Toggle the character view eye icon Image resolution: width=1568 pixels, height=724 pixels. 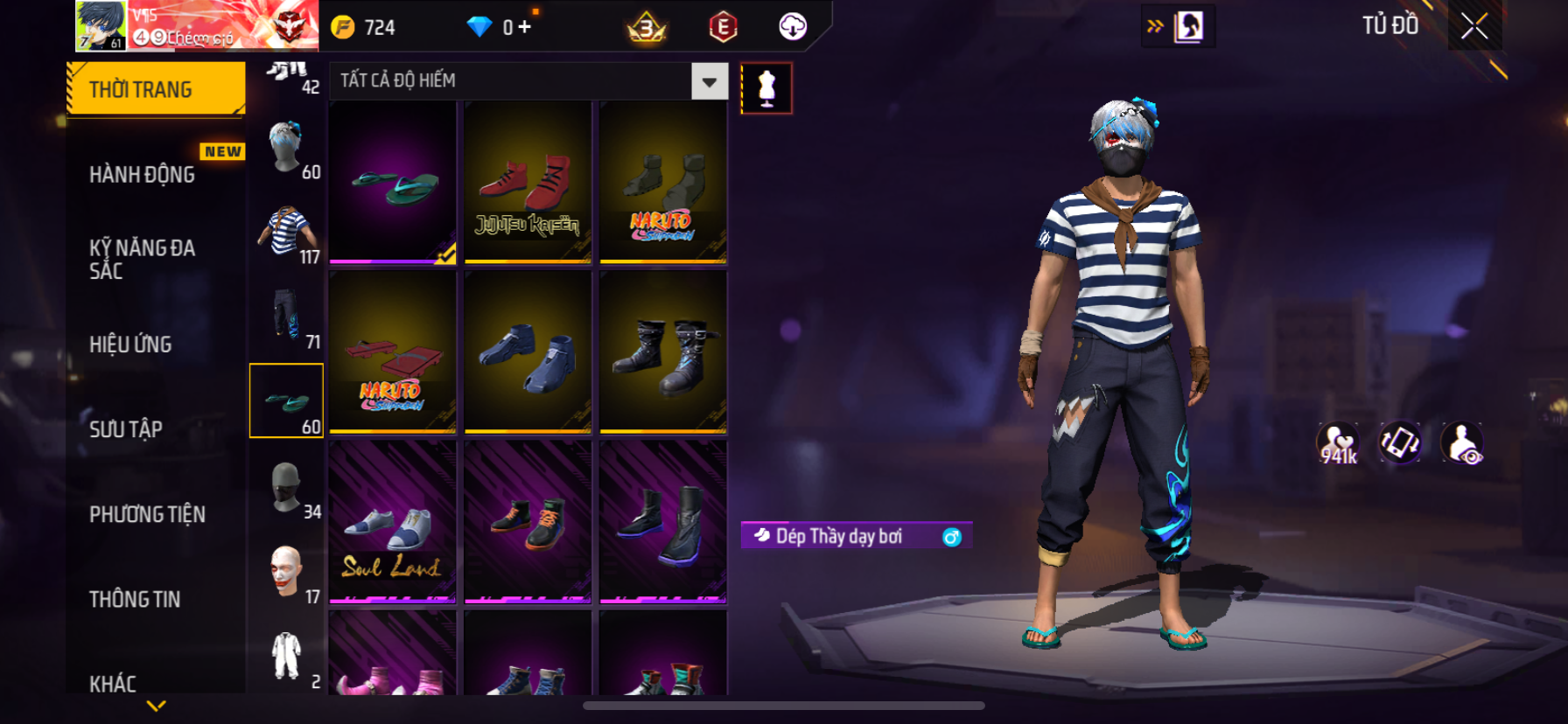1461,443
